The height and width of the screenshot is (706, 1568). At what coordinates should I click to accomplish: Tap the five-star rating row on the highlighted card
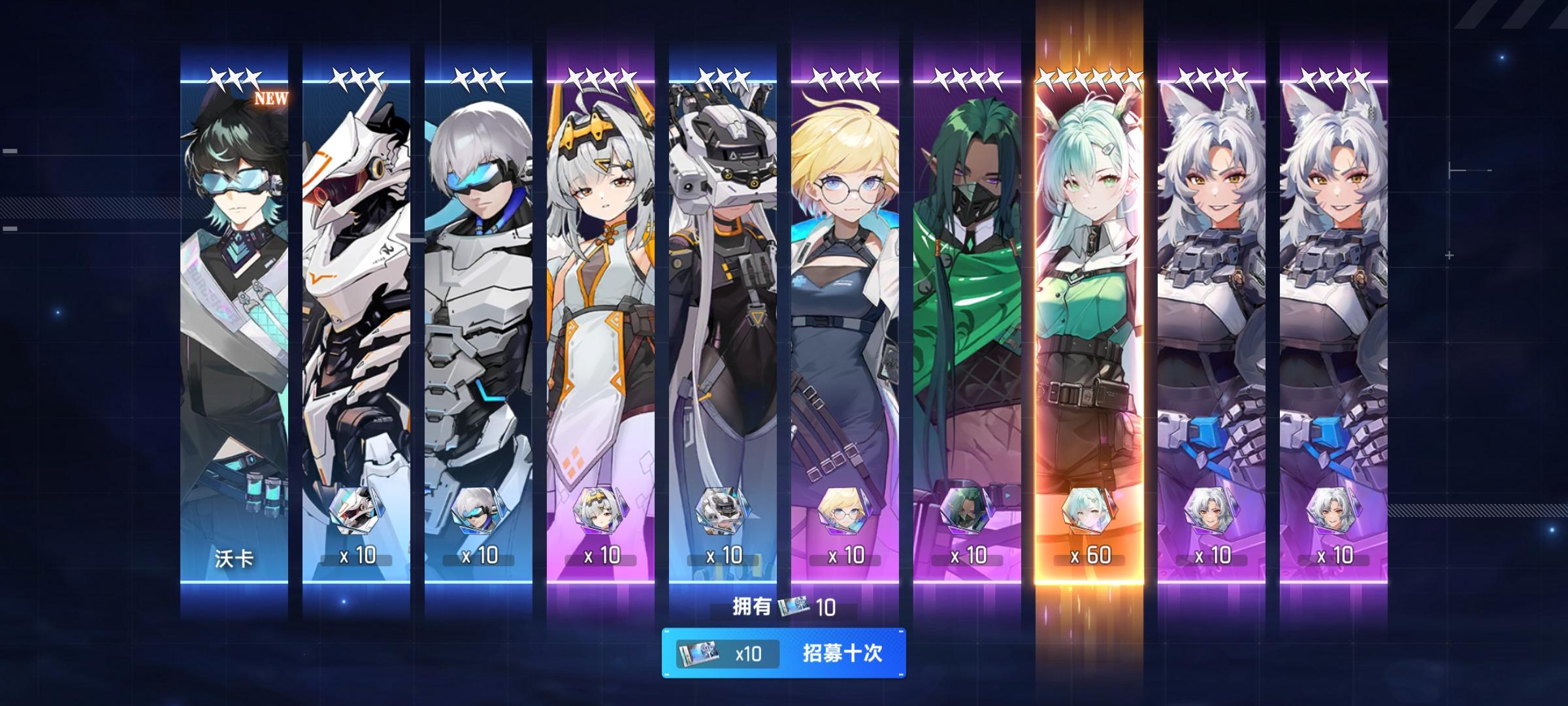tap(1089, 77)
